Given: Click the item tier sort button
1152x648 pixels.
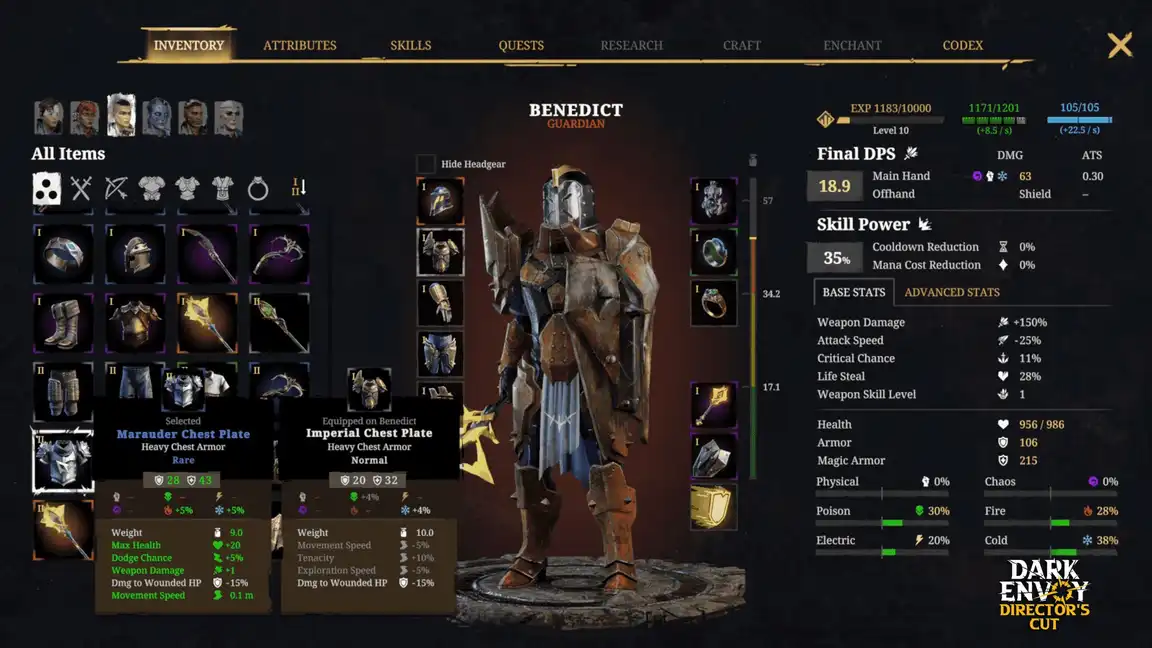Looking at the screenshot, I should 297,188.
